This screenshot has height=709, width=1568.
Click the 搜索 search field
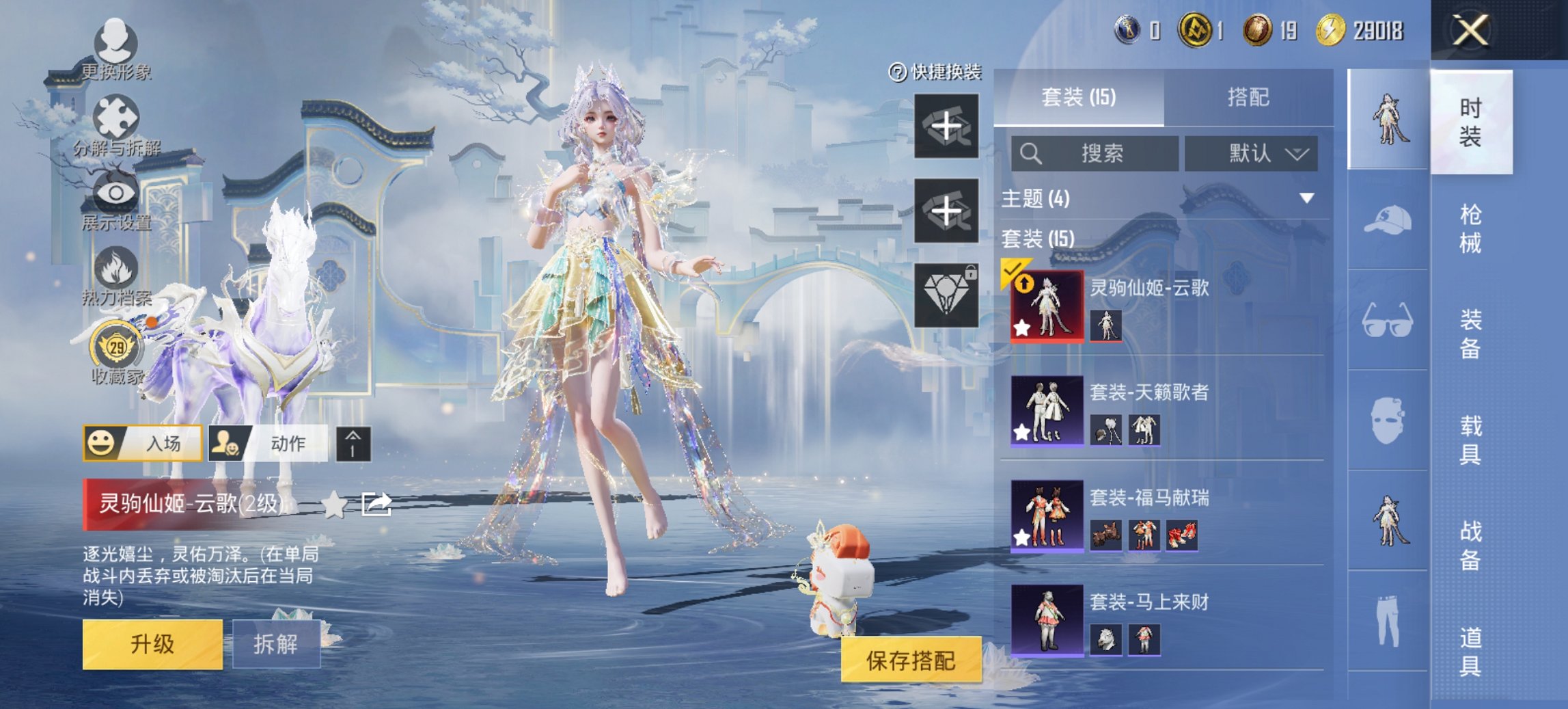click(1095, 153)
